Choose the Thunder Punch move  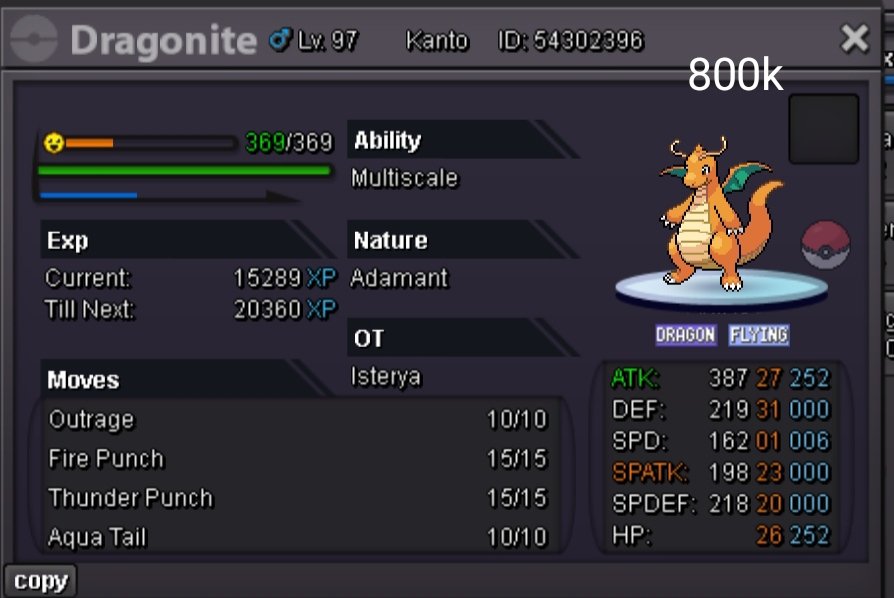(x=130, y=498)
